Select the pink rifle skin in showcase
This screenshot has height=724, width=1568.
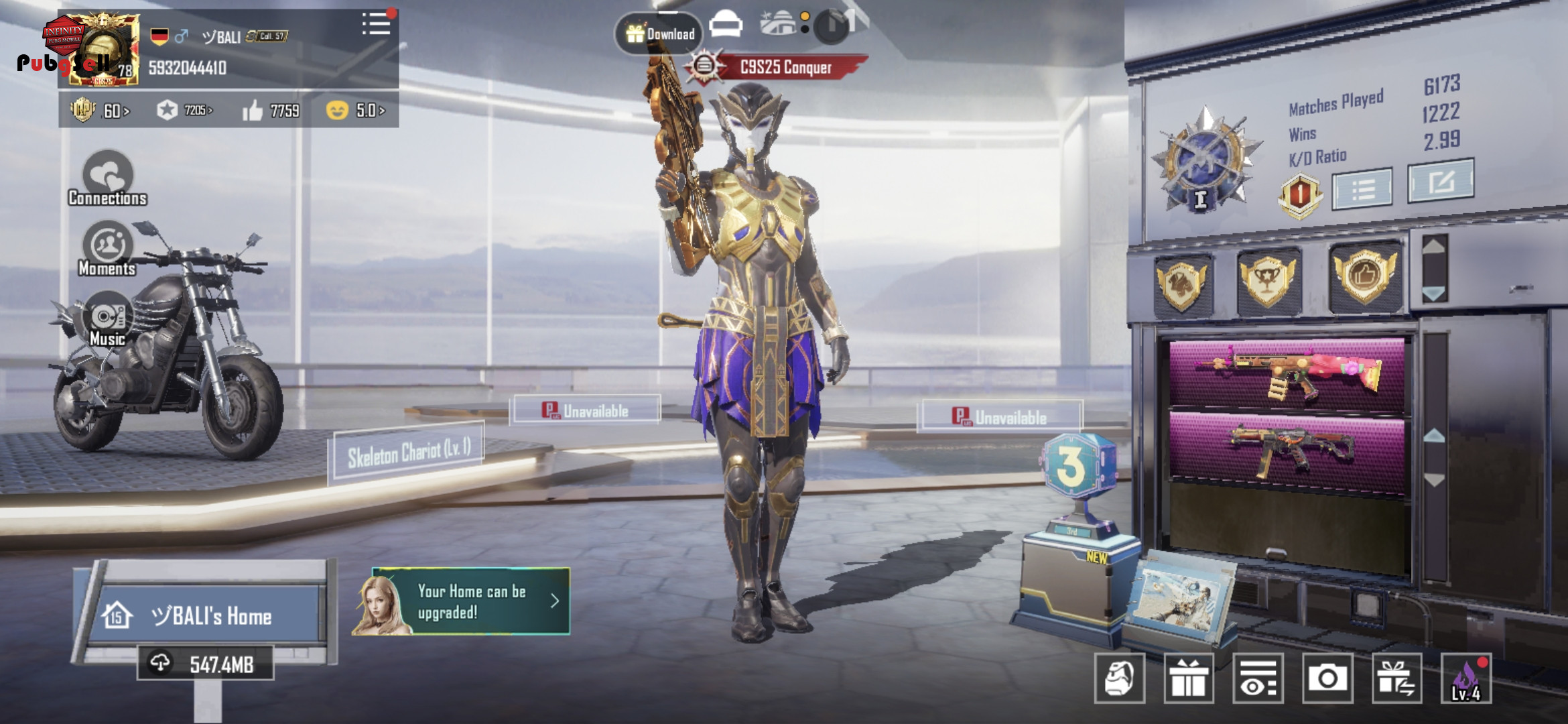1289,373
